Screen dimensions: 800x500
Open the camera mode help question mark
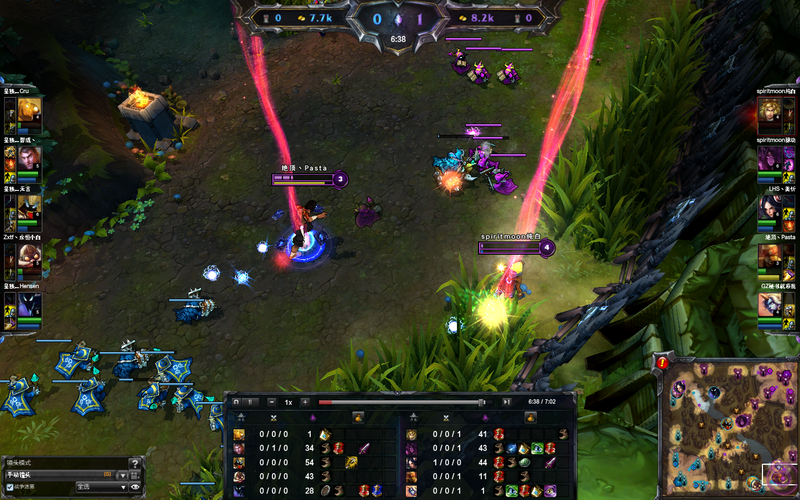[x=135, y=462]
